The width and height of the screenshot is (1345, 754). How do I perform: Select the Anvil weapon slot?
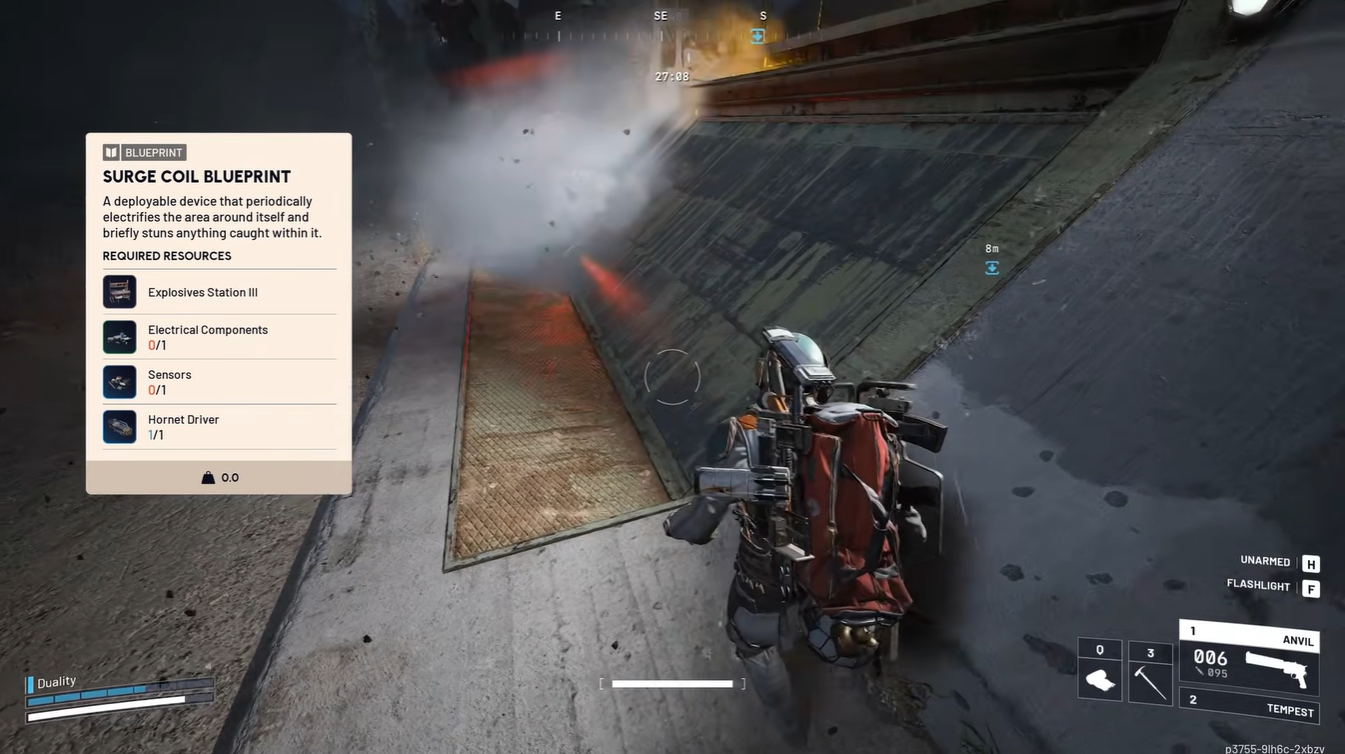pos(1250,660)
